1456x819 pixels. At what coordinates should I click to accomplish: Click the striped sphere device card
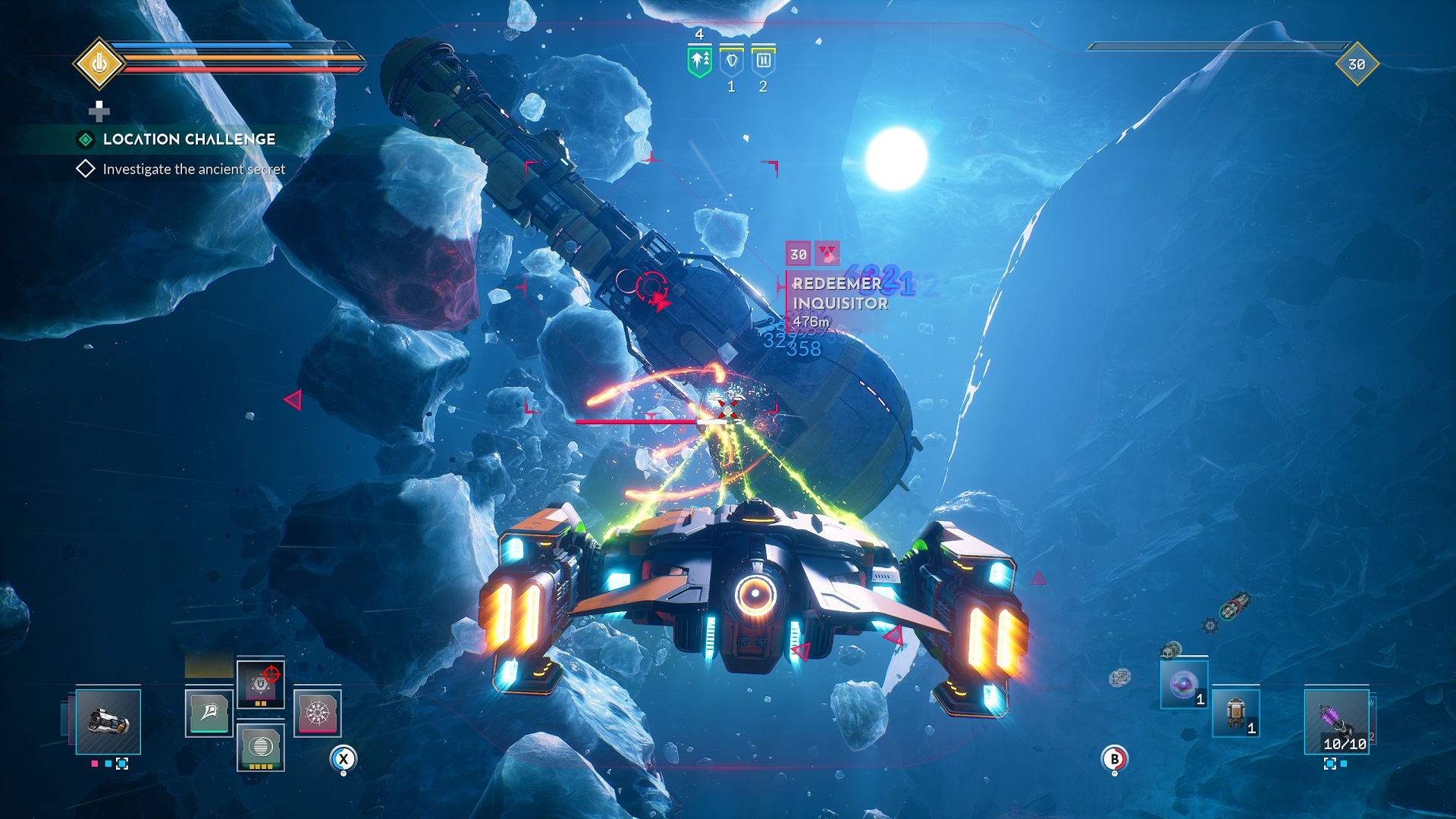(260, 747)
